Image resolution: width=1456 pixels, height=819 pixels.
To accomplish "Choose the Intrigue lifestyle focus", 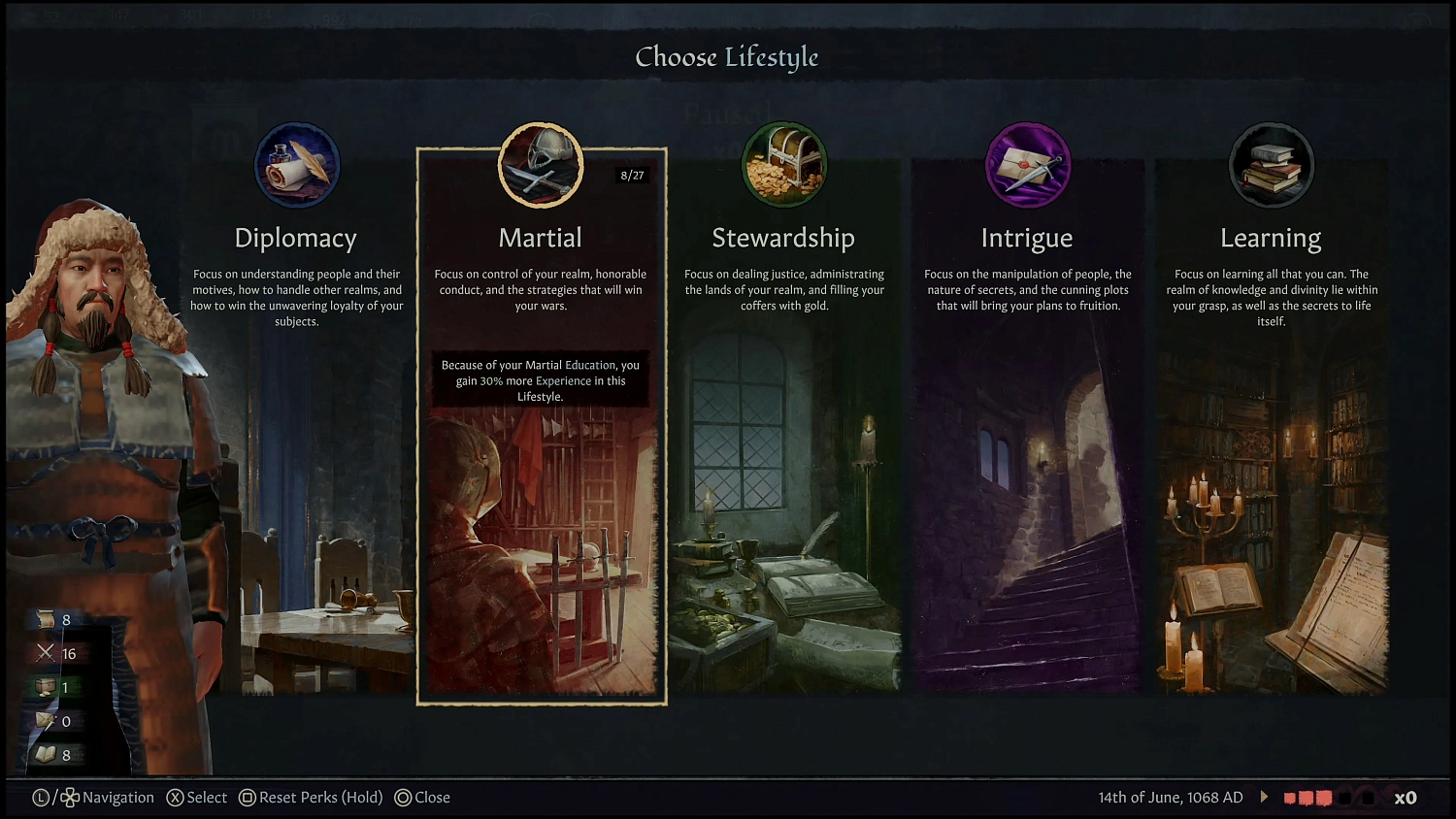I will 1028,437.
